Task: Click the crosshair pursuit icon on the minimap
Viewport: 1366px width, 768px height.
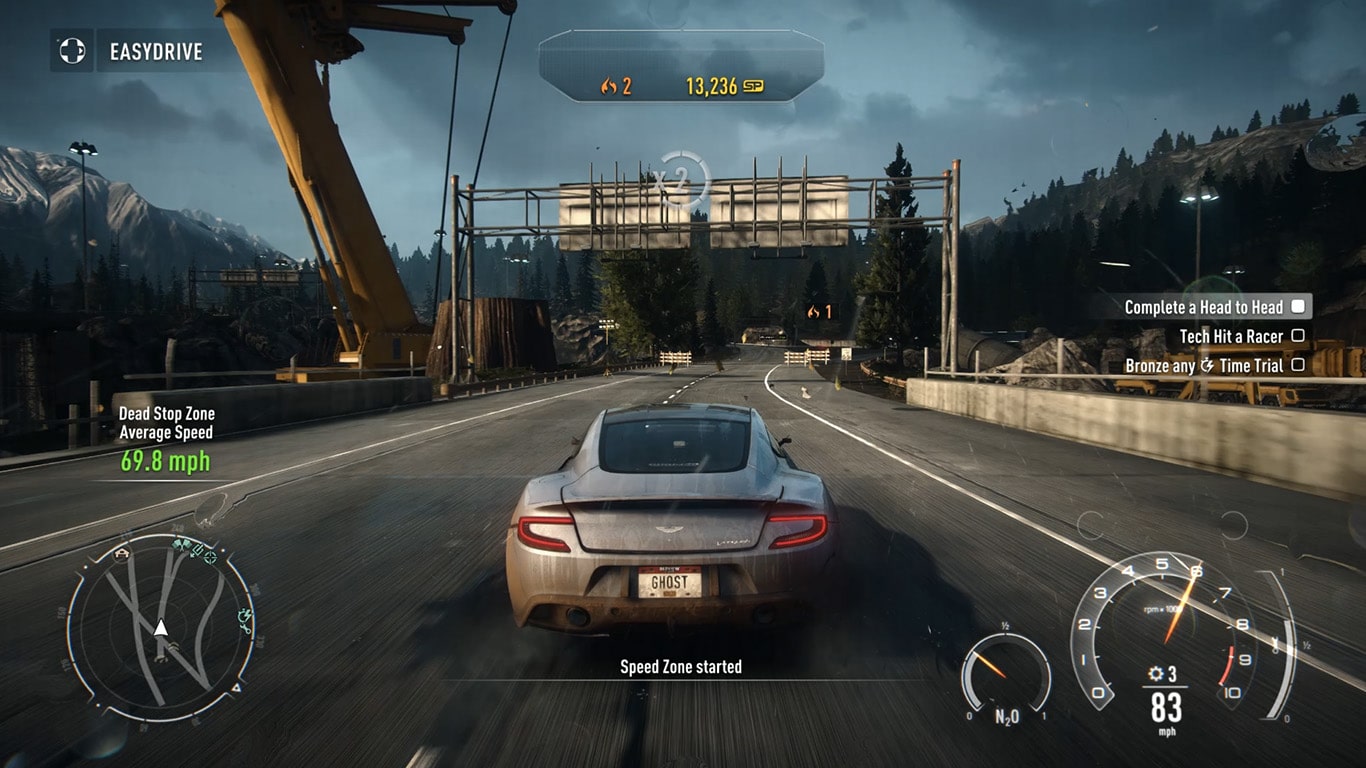Action: coord(208,559)
